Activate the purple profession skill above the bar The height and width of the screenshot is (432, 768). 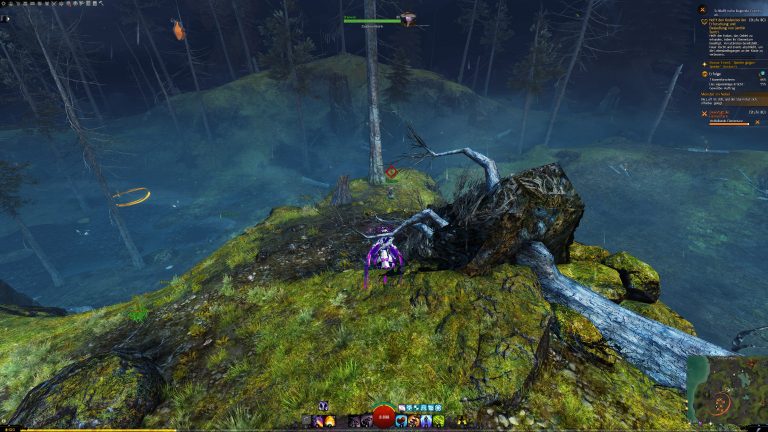tap(324, 406)
